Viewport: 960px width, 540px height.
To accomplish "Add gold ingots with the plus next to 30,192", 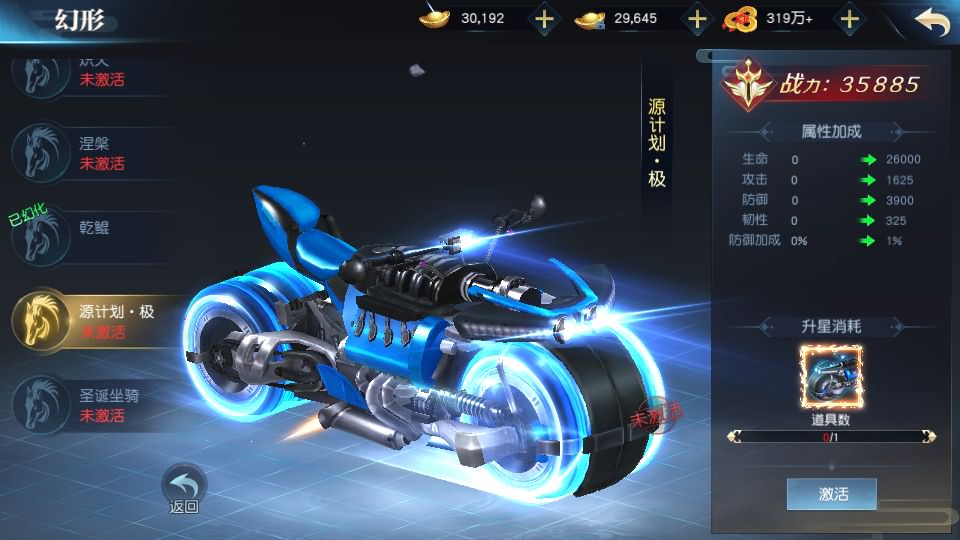I will coord(543,19).
